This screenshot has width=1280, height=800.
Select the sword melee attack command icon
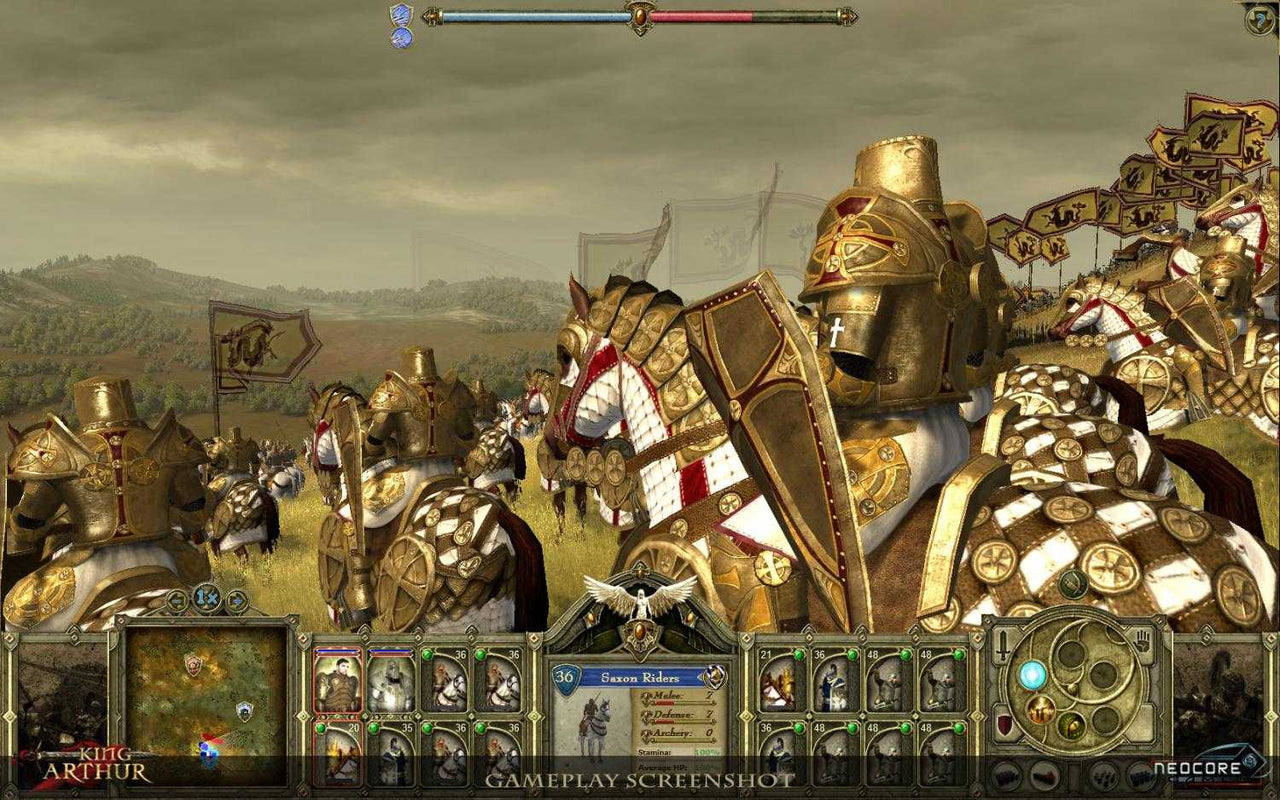click(x=1002, y=645)
